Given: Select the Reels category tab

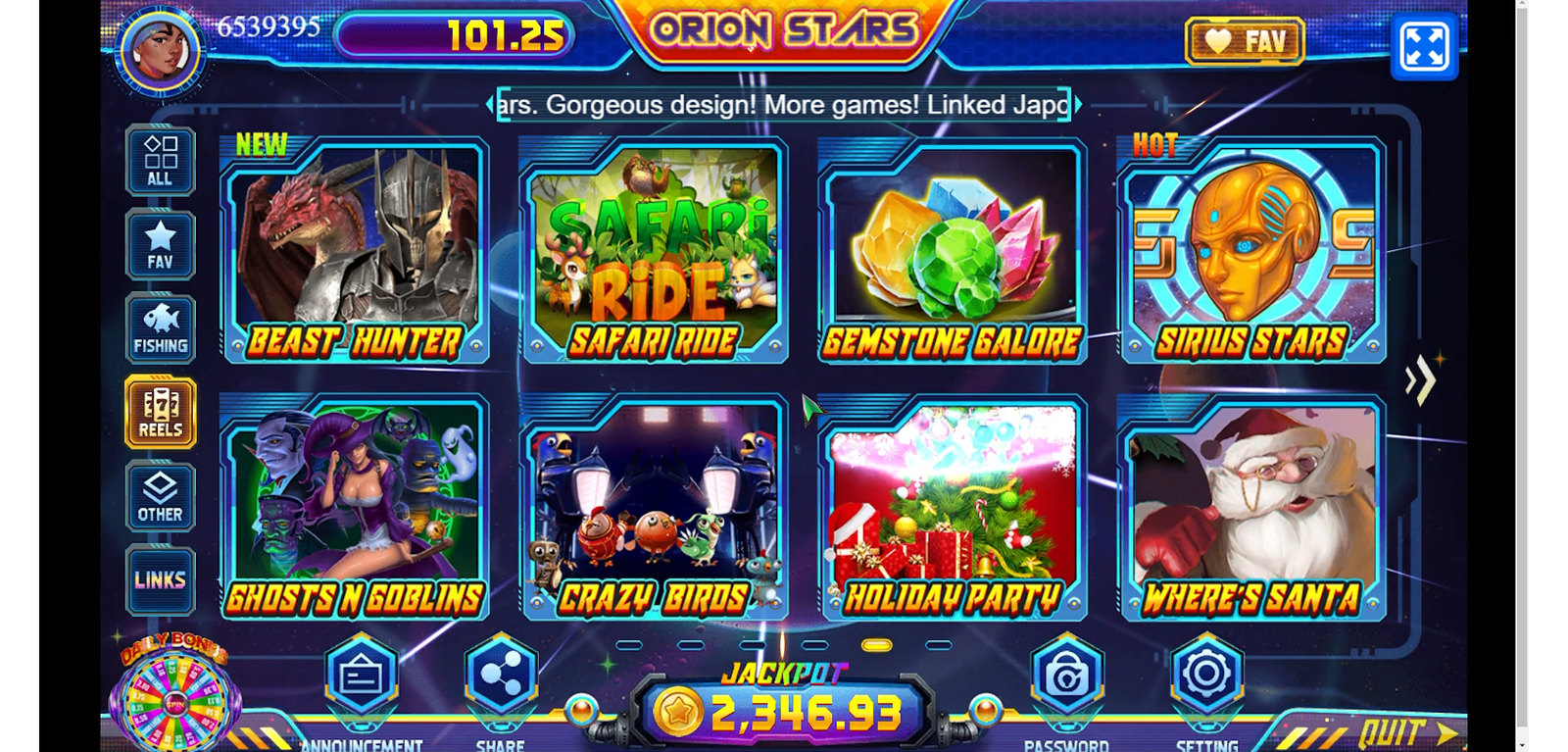Looking at the screenshot, I should tap(160, 413).
